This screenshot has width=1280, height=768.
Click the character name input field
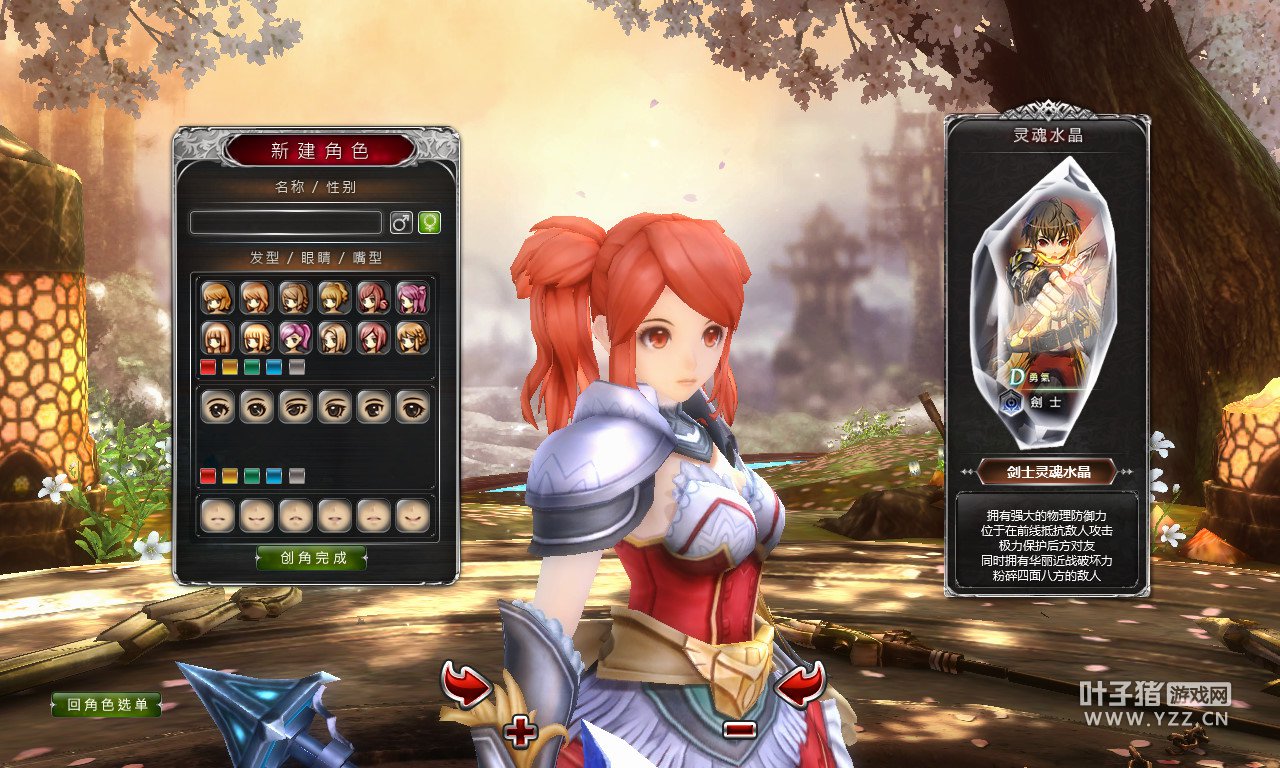pyautogui.click(x=286, y=222)
